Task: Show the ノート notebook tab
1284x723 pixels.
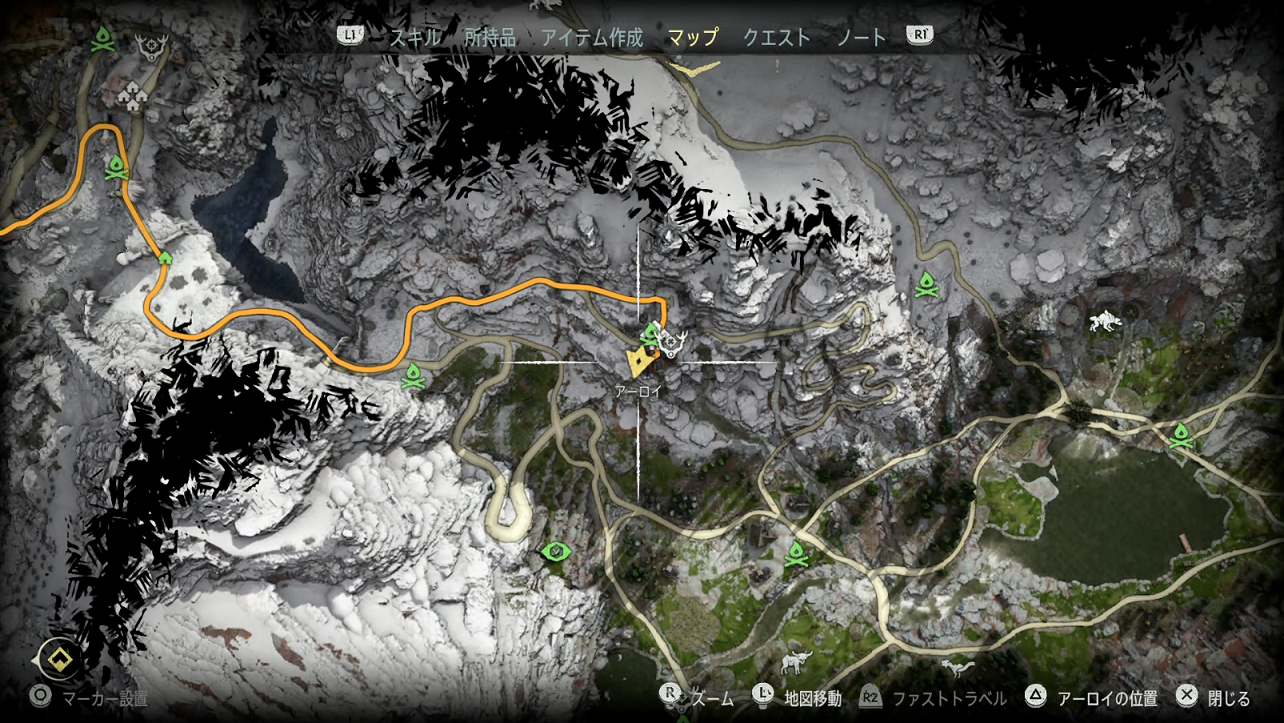Action: (861, 38)
